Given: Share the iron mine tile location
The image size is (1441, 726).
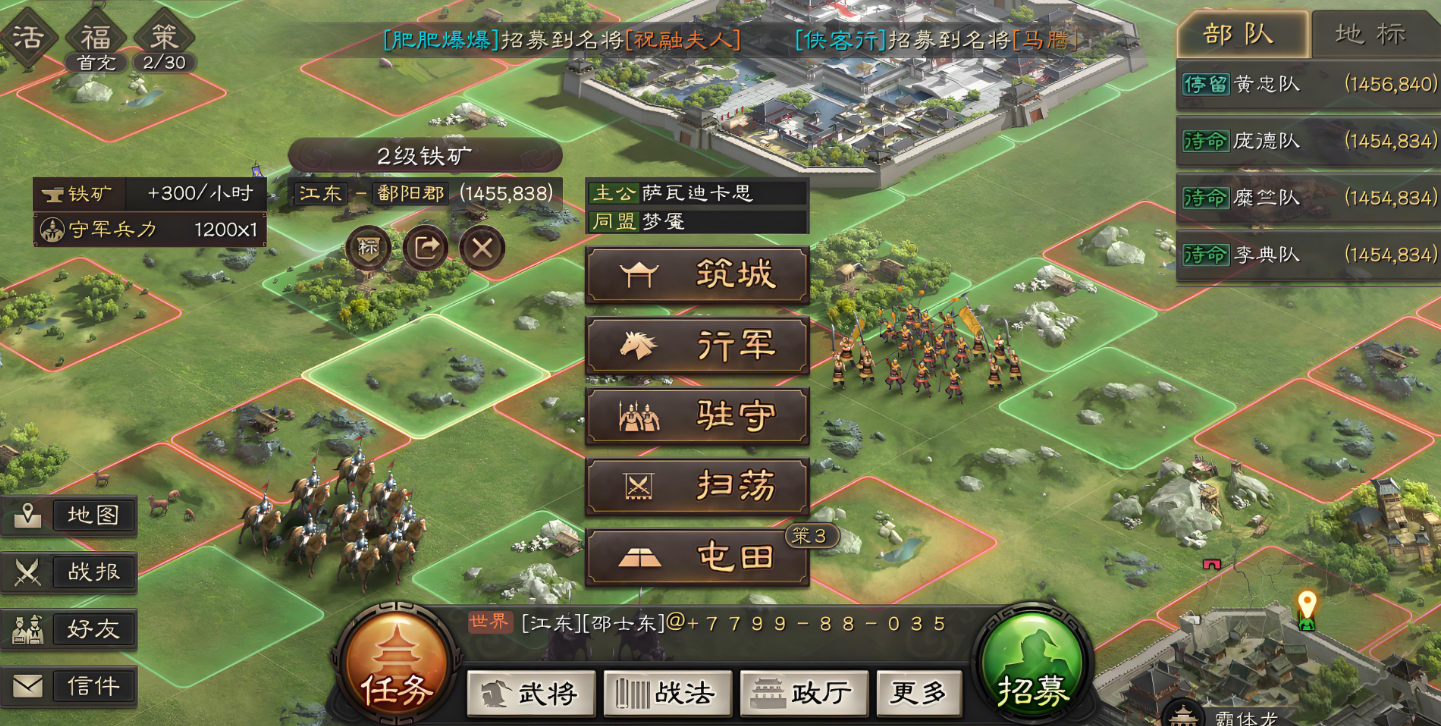Looking at the screenshot, I should [x=425, y=248].
